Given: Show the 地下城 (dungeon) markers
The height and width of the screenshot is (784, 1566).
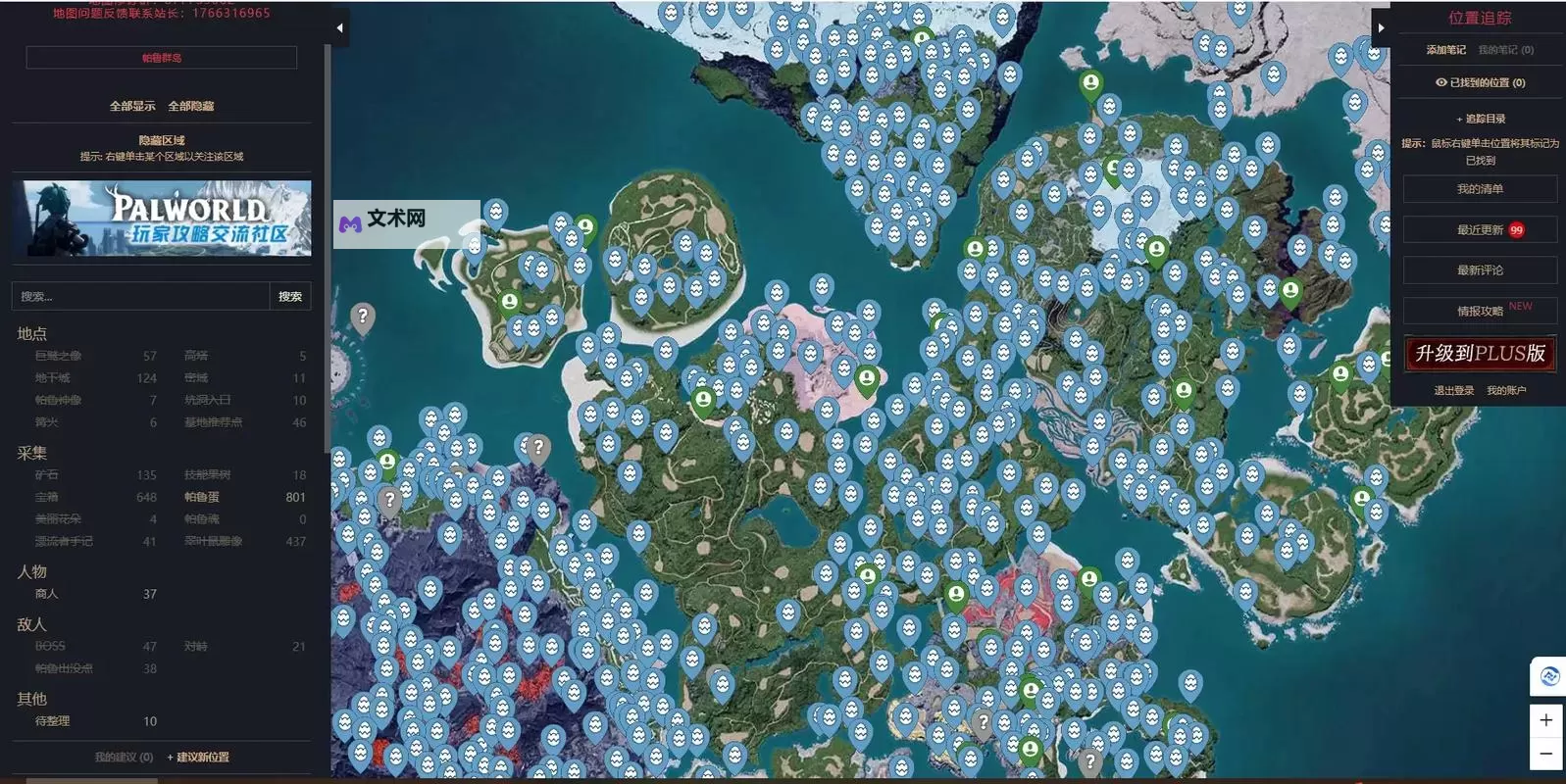Looking at the screenshot, I should pos(53,377).
